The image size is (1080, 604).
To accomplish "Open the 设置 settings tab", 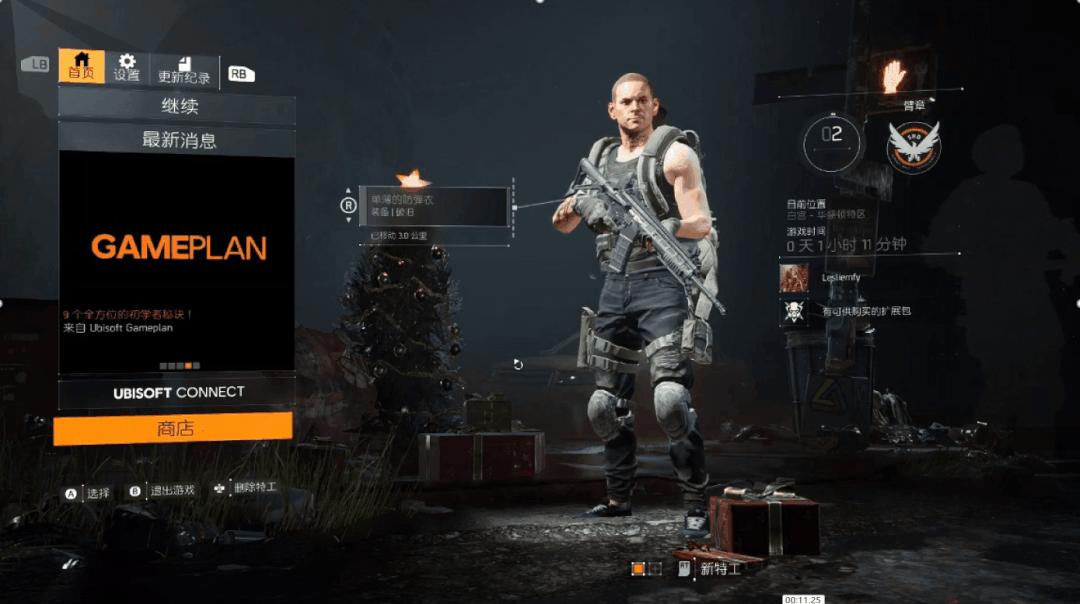I will click(x=127, y=68).
